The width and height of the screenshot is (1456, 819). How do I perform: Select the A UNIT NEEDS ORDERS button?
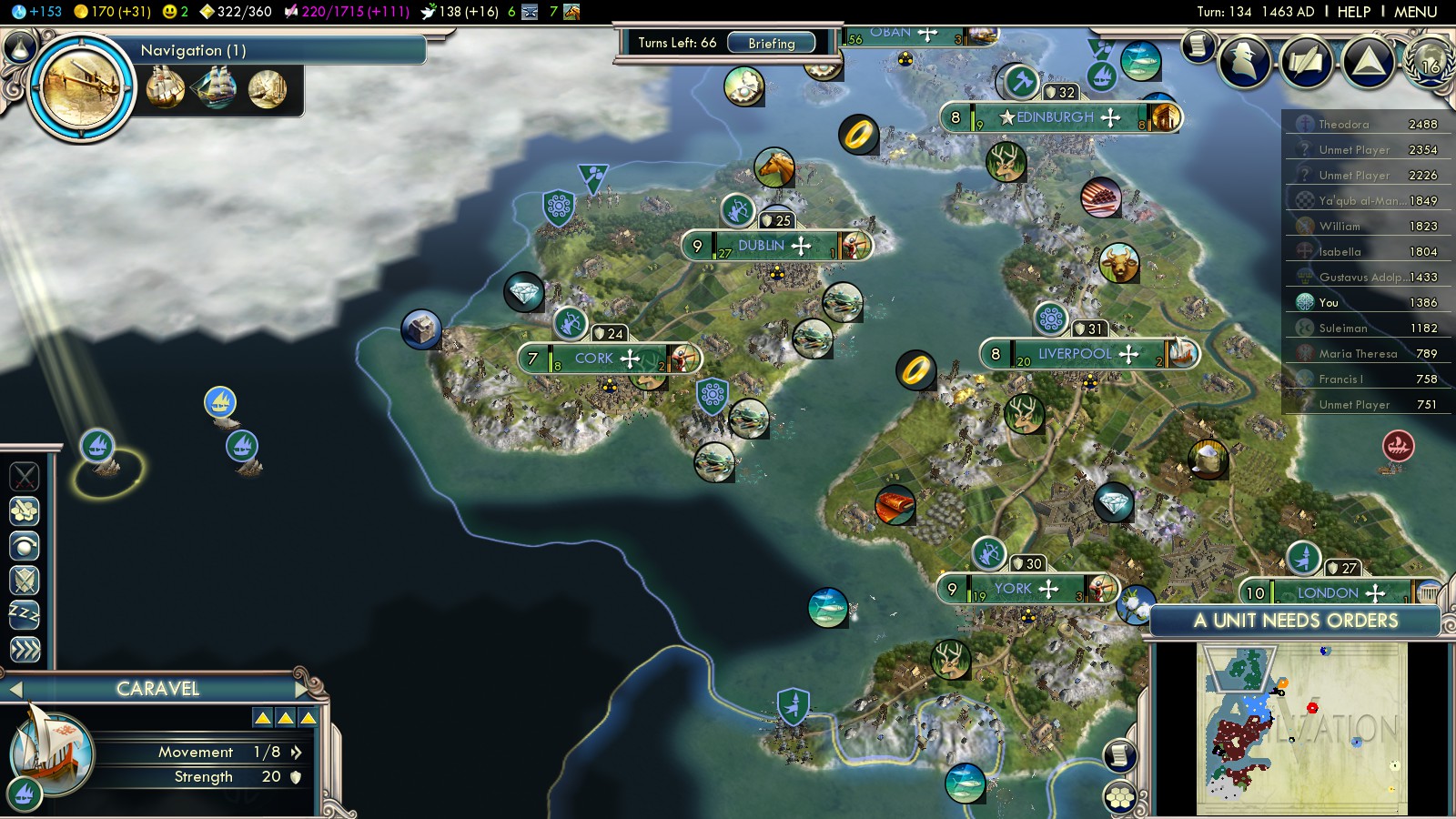coord(1295,621)
